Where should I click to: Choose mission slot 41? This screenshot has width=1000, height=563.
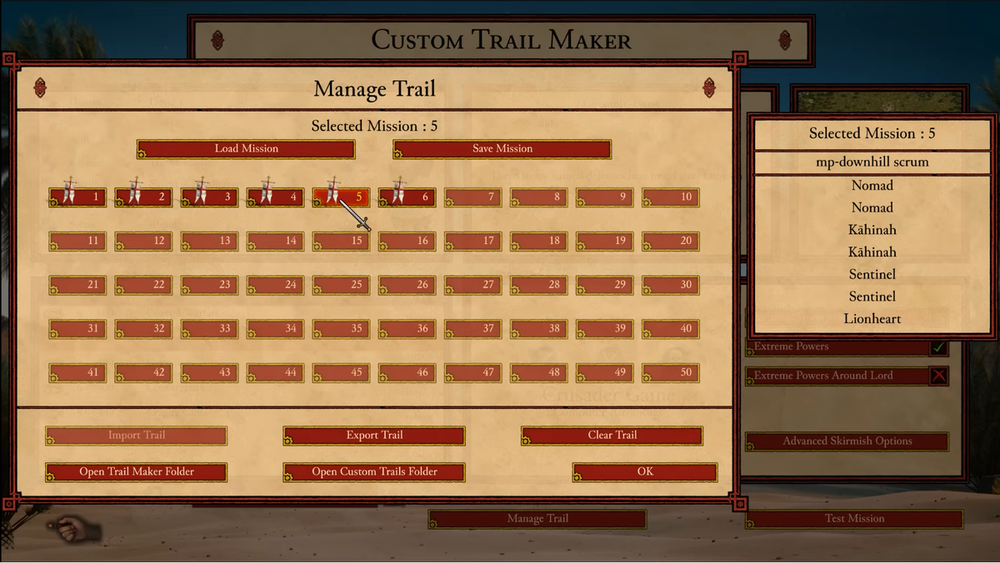click(78, 373)
